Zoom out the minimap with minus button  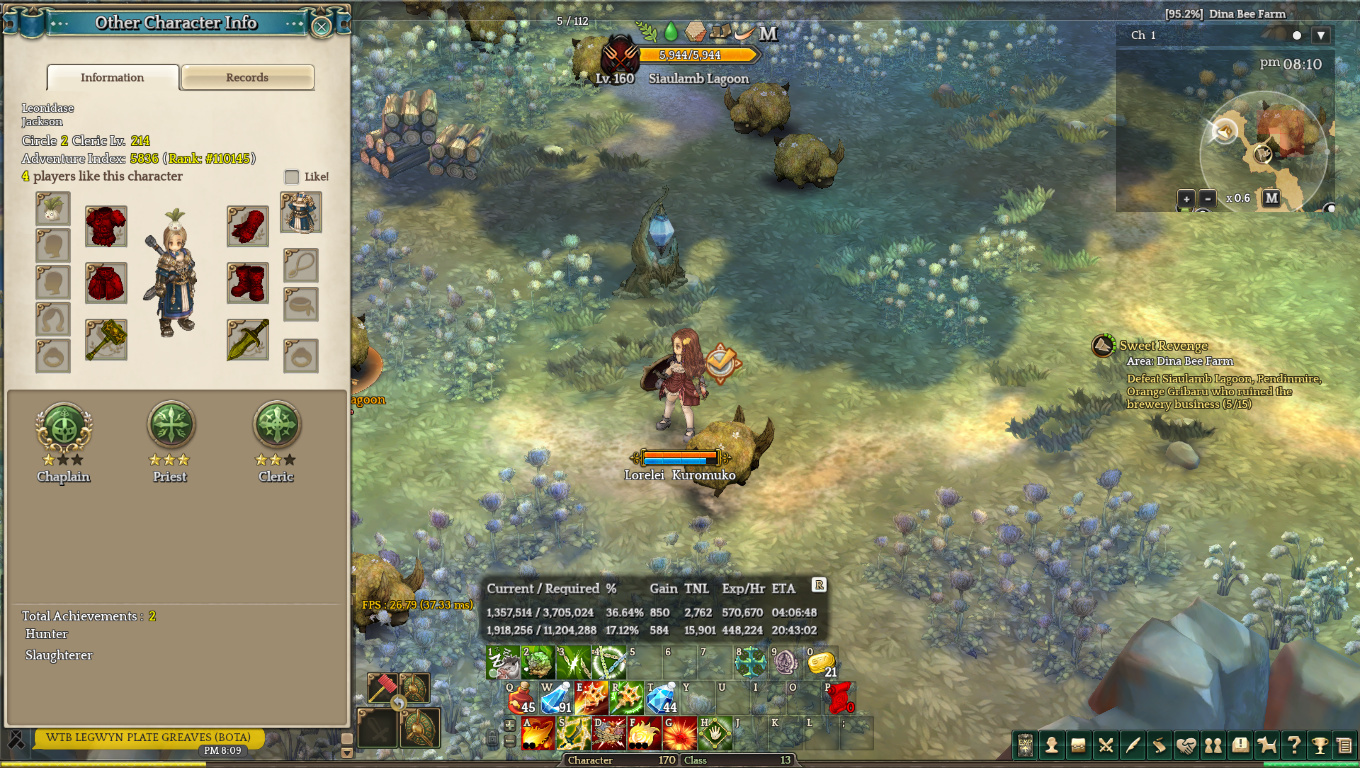coord(1207,198)
